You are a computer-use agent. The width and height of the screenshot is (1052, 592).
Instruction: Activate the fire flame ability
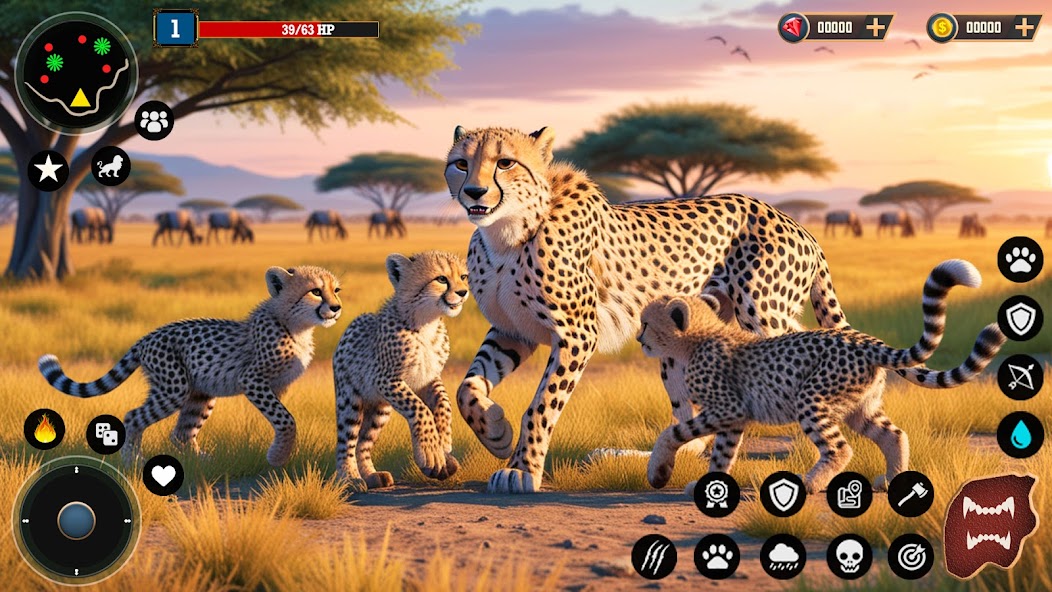coord(44,429)
